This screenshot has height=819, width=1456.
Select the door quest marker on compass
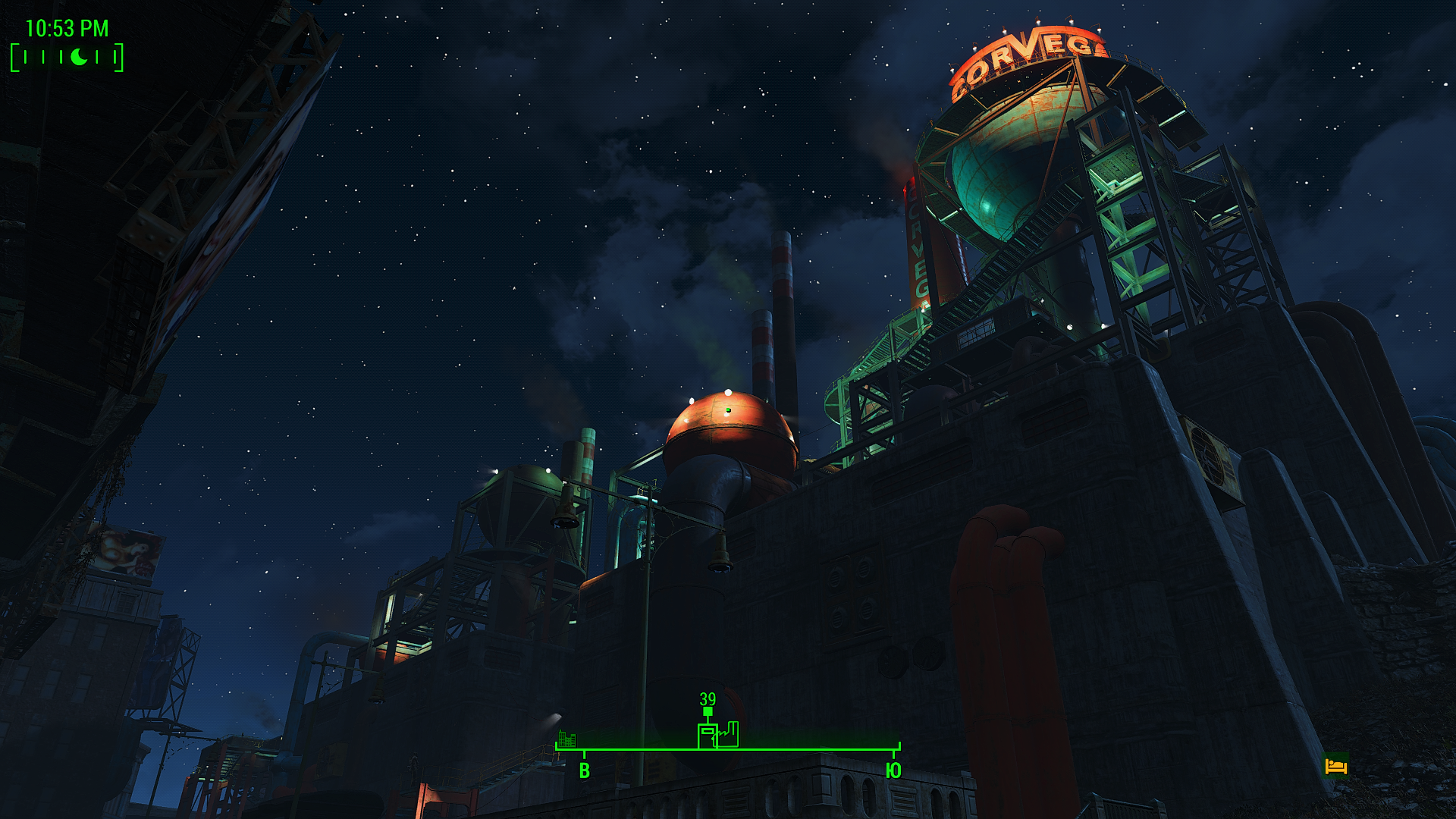click(x=707, y=736)
